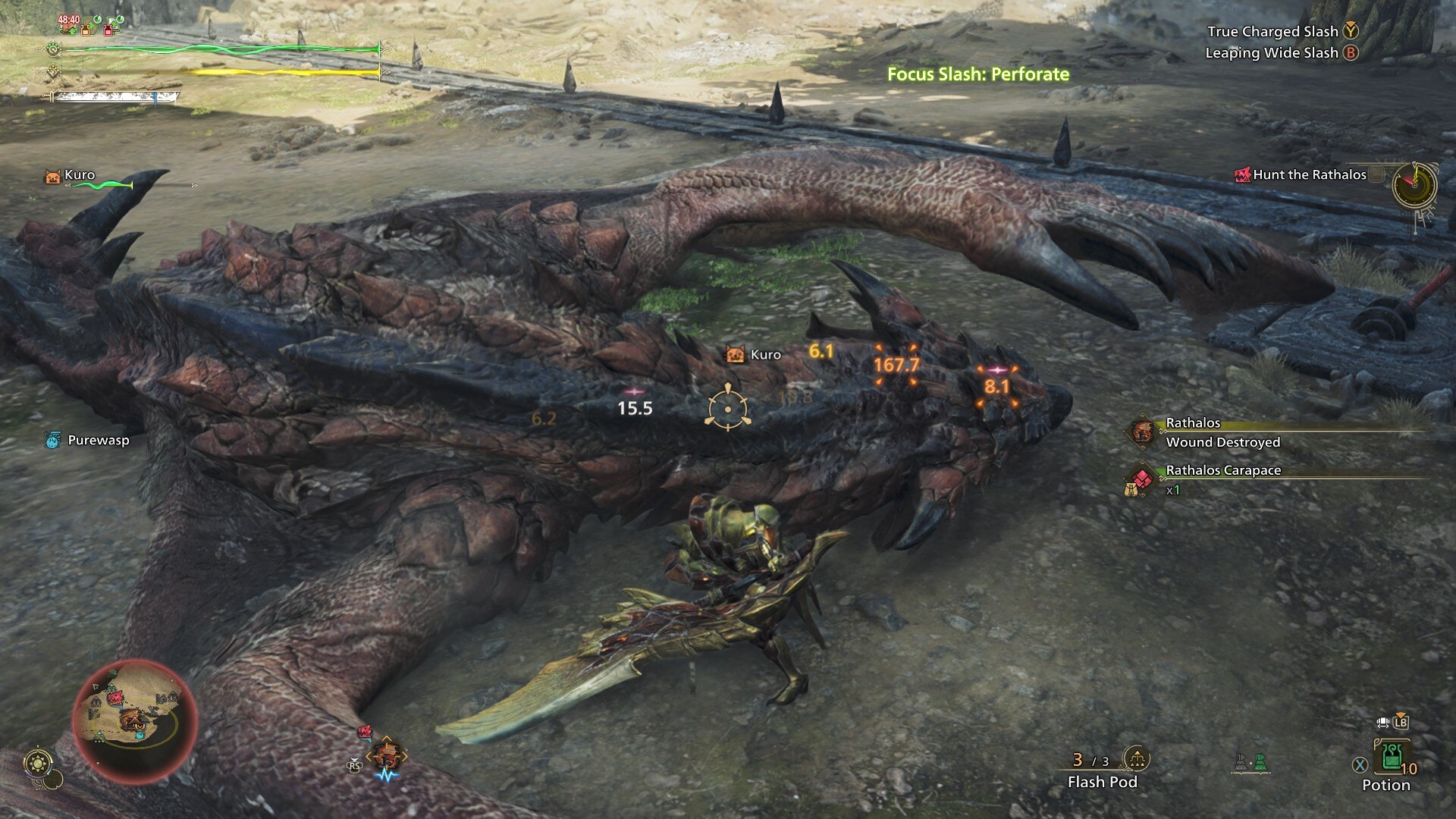Select the Hunt the Rathalos quest objective
Image resolution: width=1456 pixels, height=819 pixels.
click(x=1309, y=174)
